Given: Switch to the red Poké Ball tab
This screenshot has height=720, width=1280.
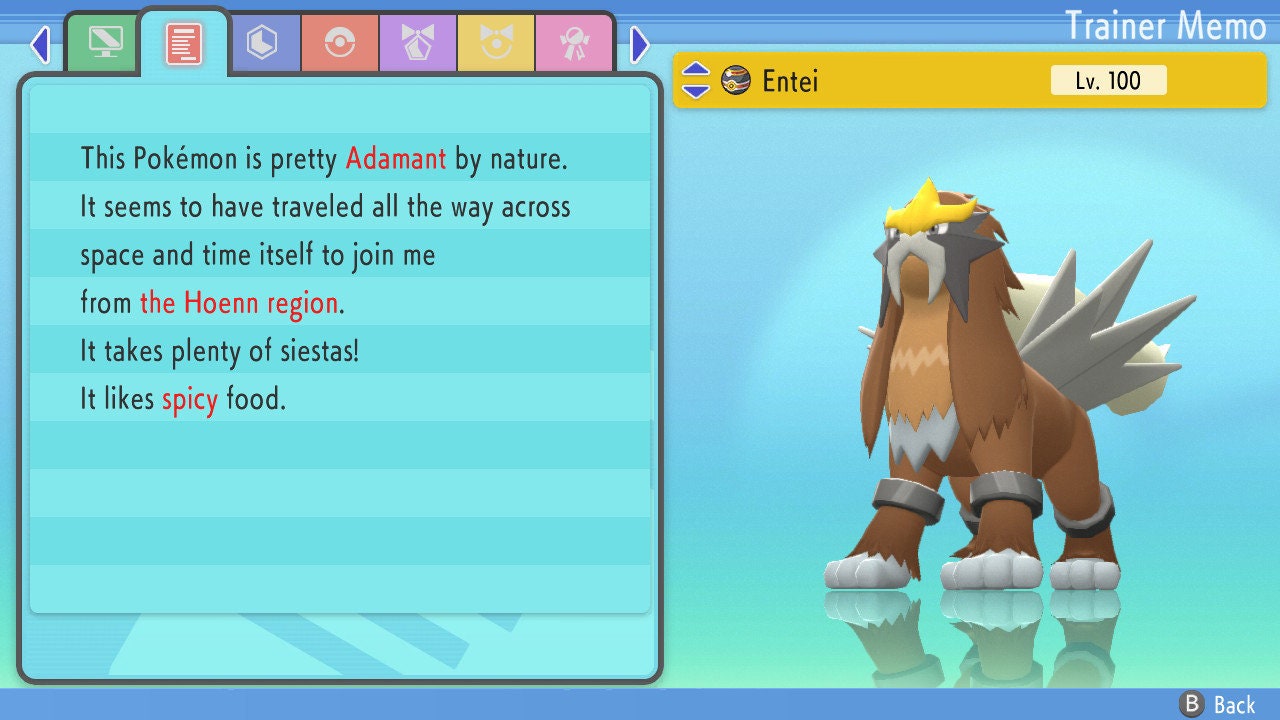Looking at the screenshot, I should (x=340, y=43).
